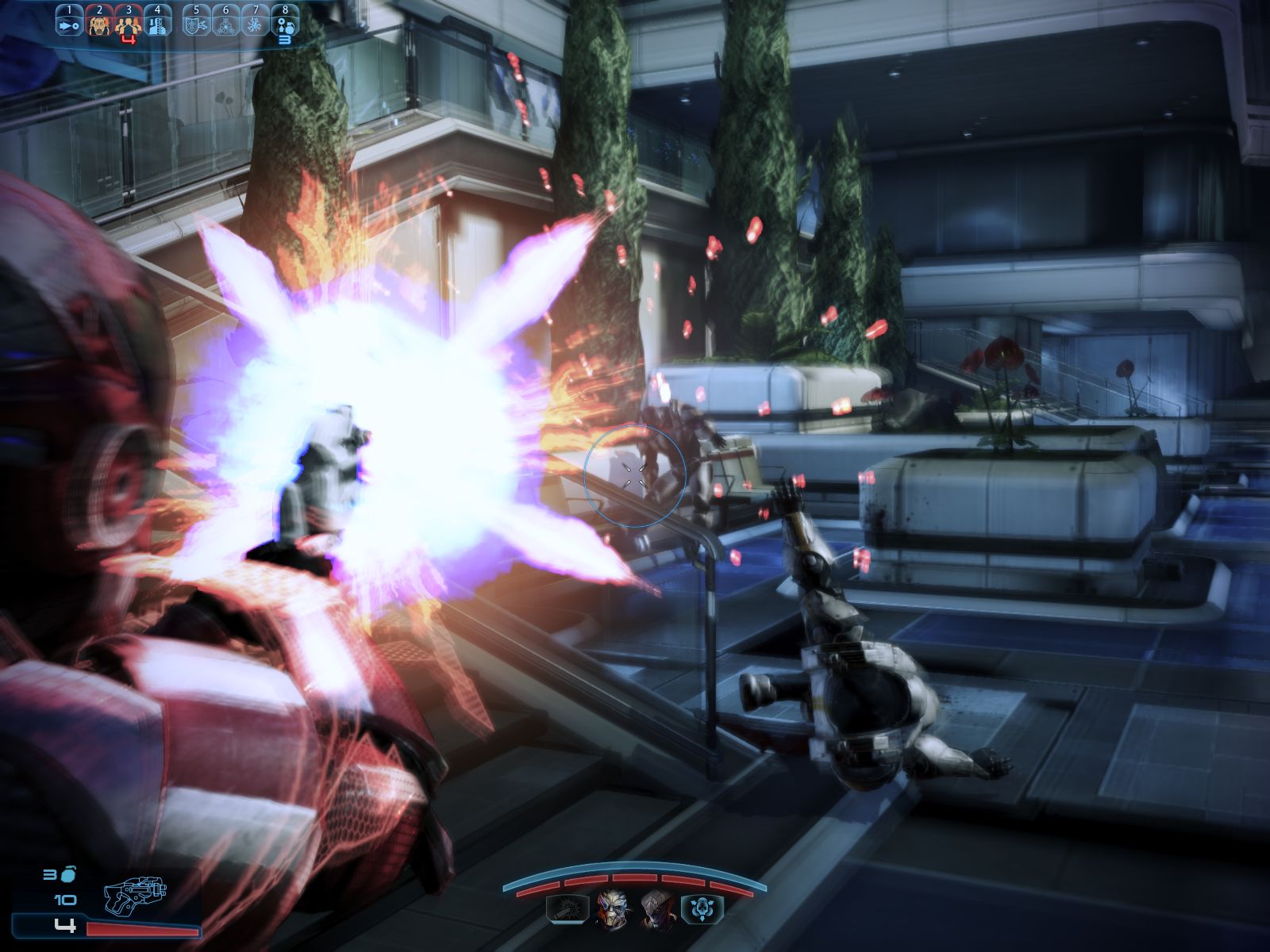Cast the snowflake cryo power in slot 7
The image size is (1270, 952).
pos(255,26)
